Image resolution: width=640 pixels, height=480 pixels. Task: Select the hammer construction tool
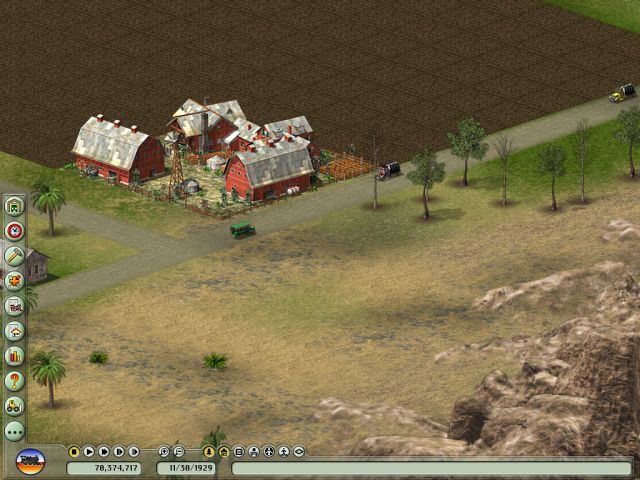(x=14, y=256)
